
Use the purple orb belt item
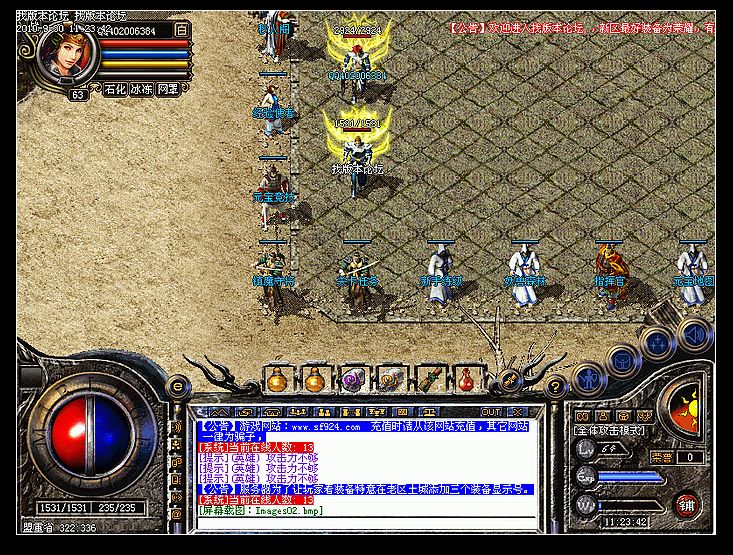pos(352,380)
